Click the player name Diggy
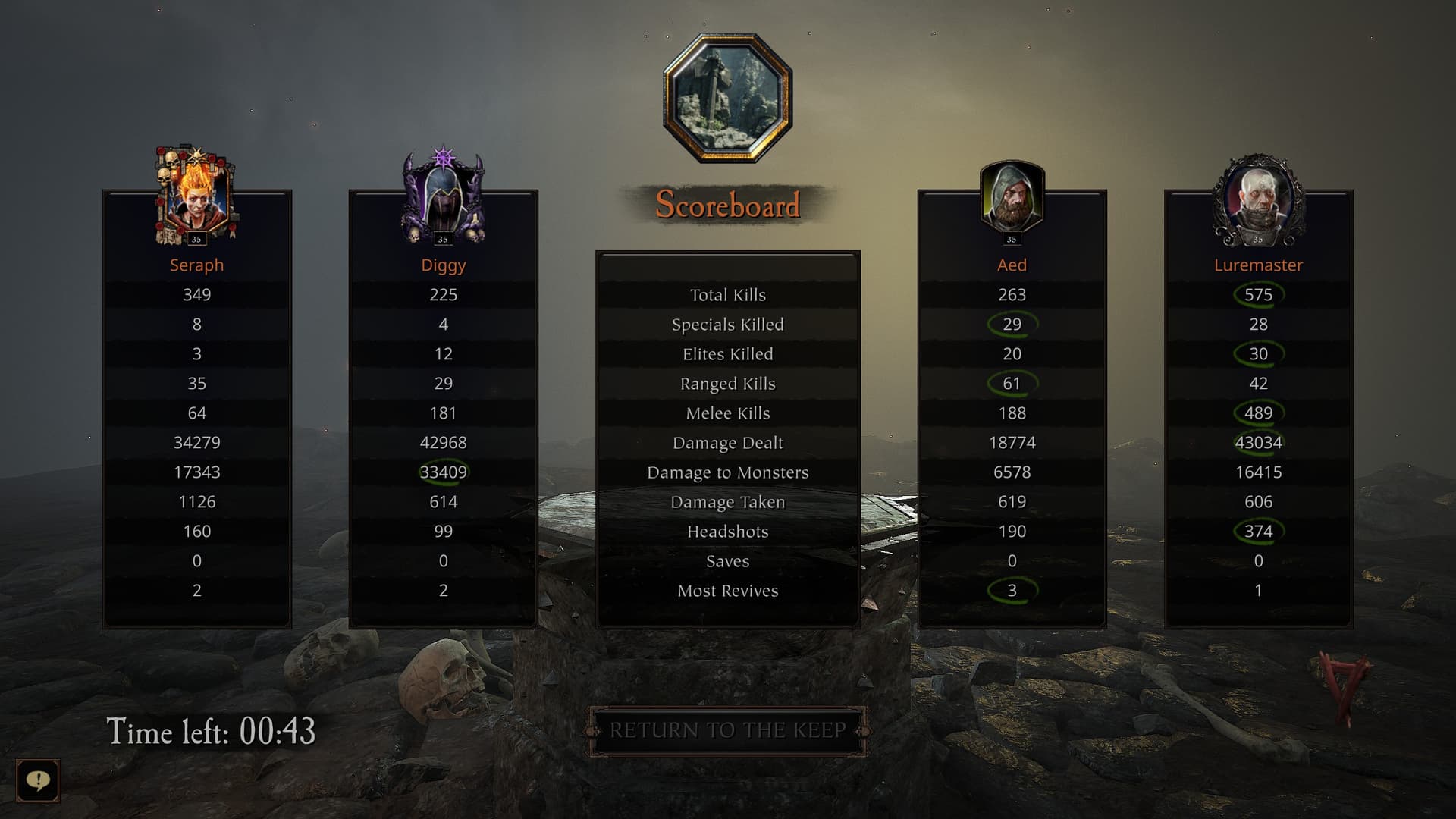 point(443,265)
